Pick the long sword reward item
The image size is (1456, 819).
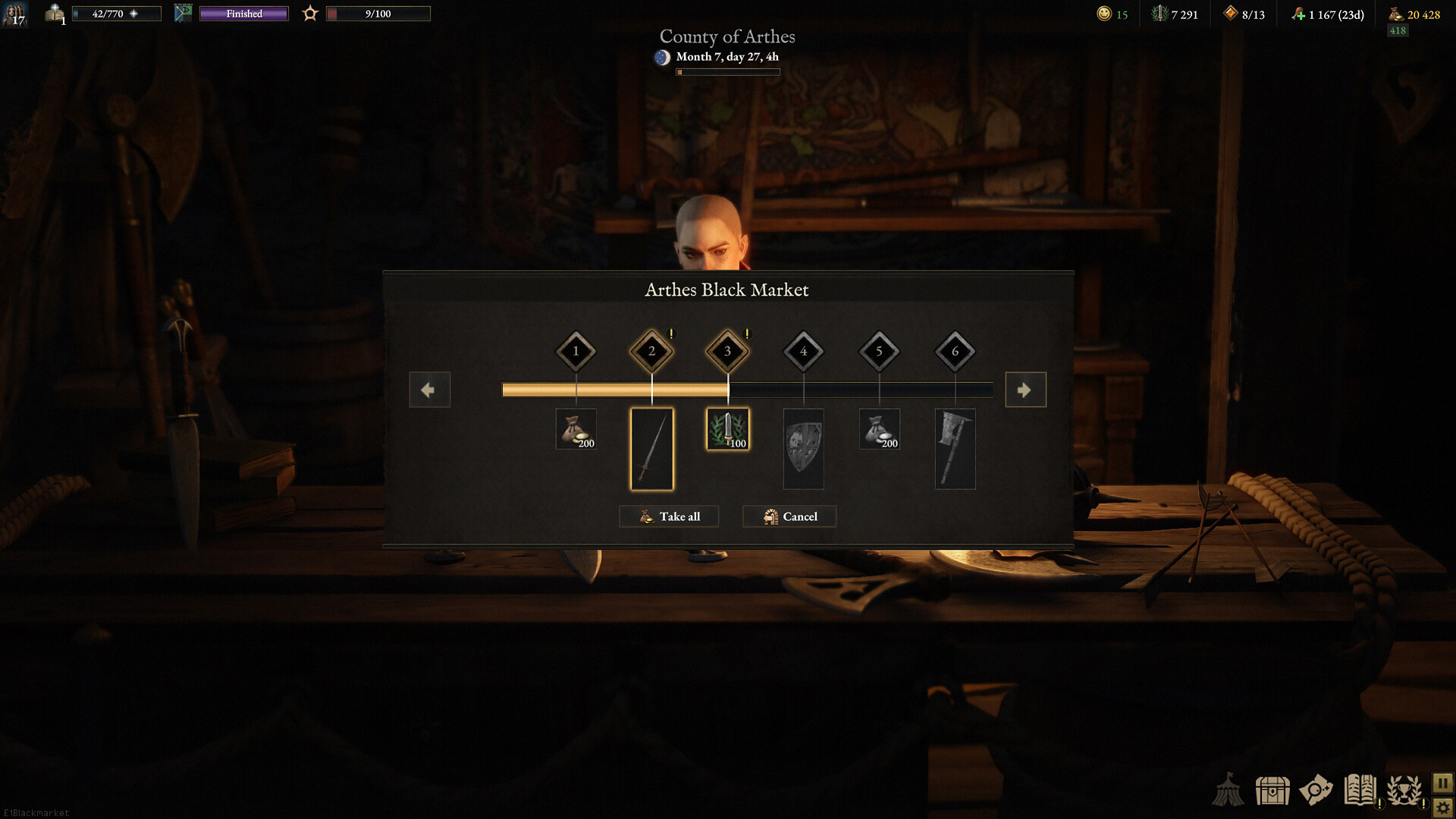coord(651,449)
